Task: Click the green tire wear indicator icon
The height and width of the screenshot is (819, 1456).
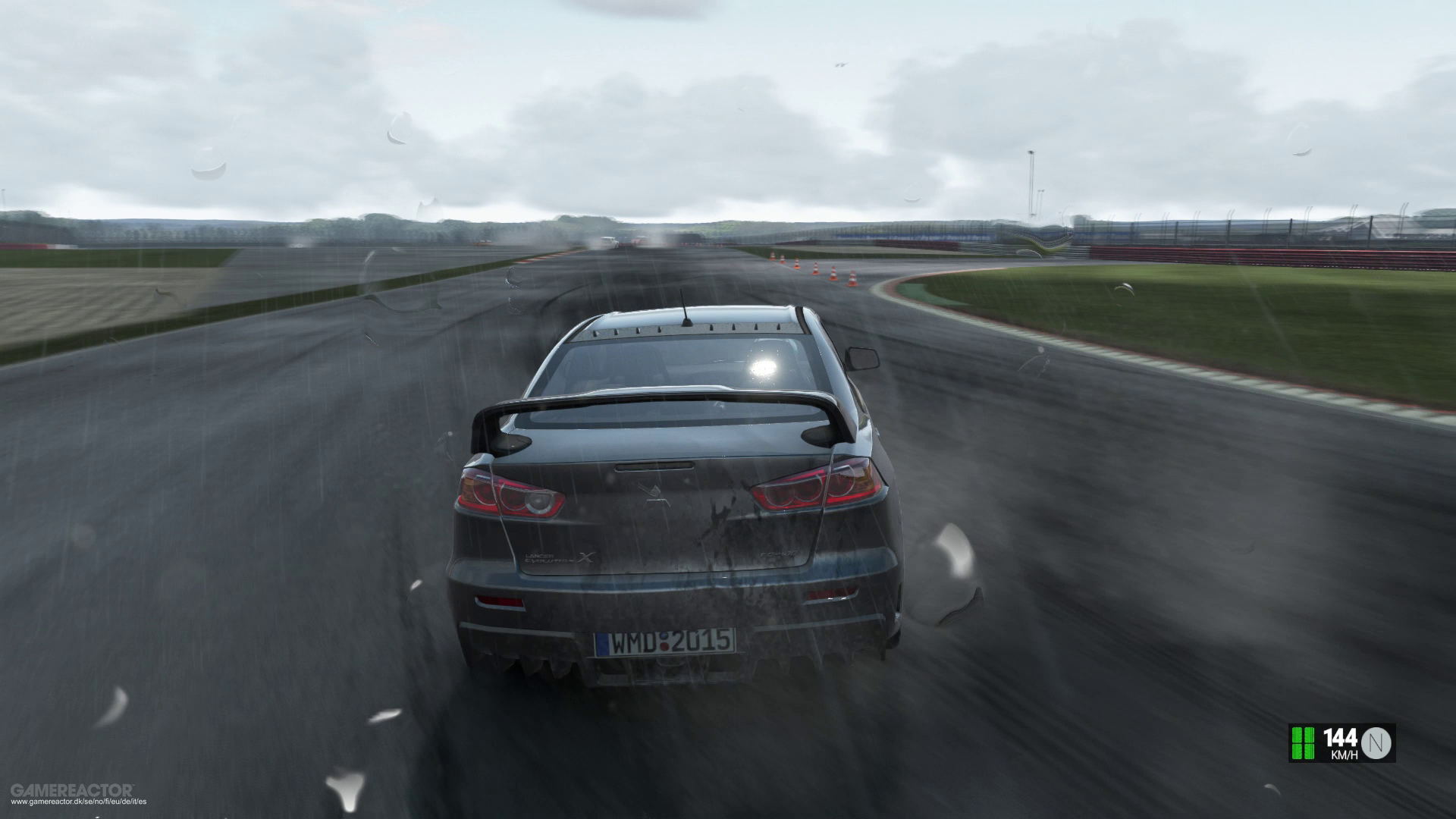Action: 1302,743
